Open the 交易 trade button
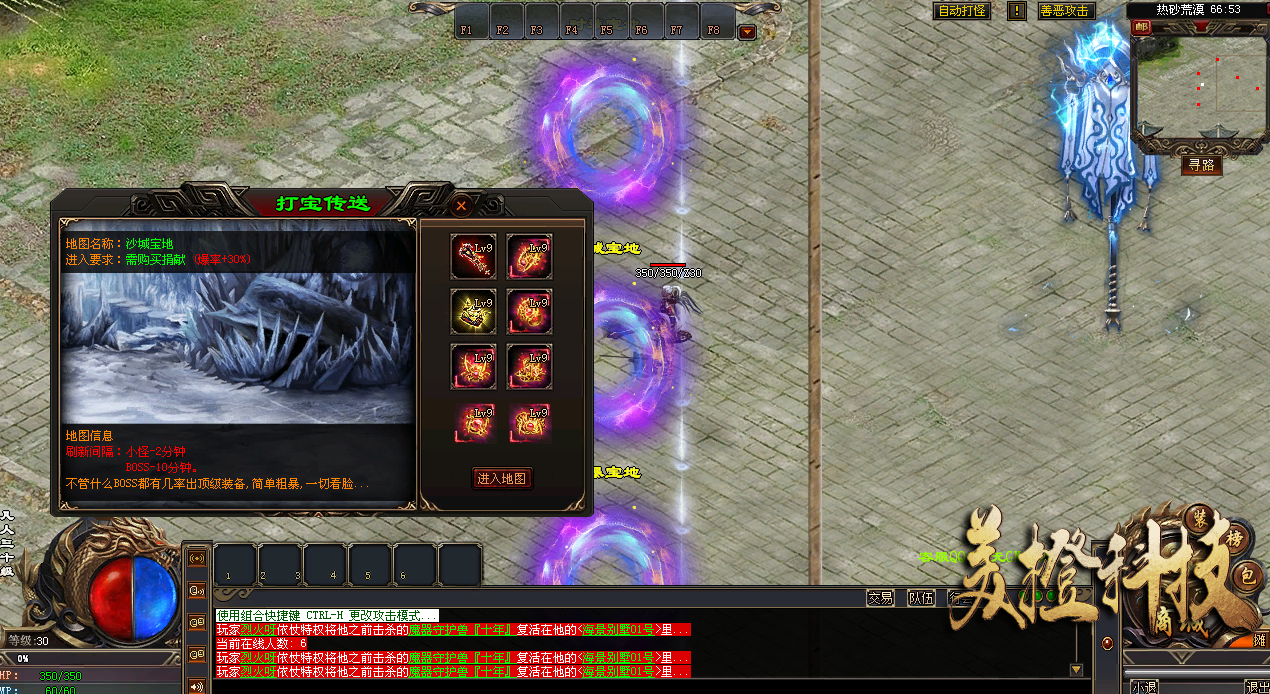The width and height of the screenshot is (1270, 694). 880,598
